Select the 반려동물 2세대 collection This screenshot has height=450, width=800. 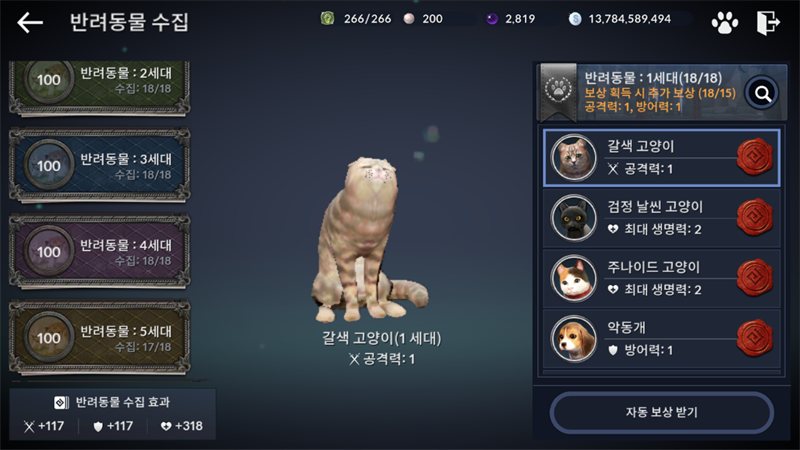(x=99, y=85)
